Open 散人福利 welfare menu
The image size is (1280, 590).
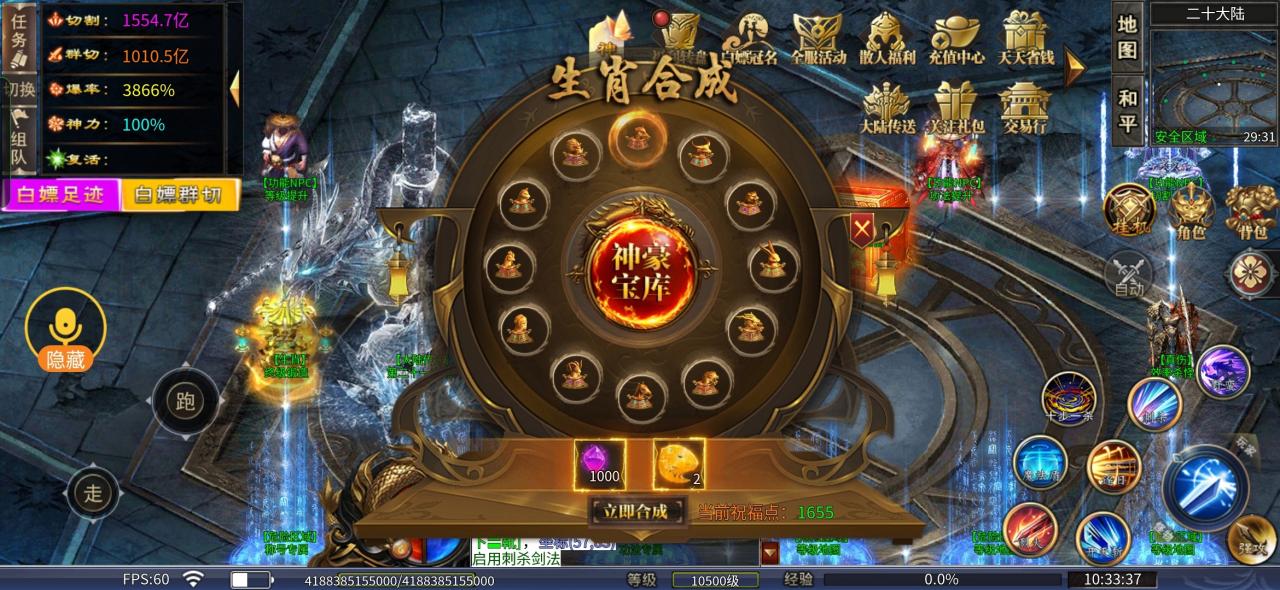[x=887, y=40]
